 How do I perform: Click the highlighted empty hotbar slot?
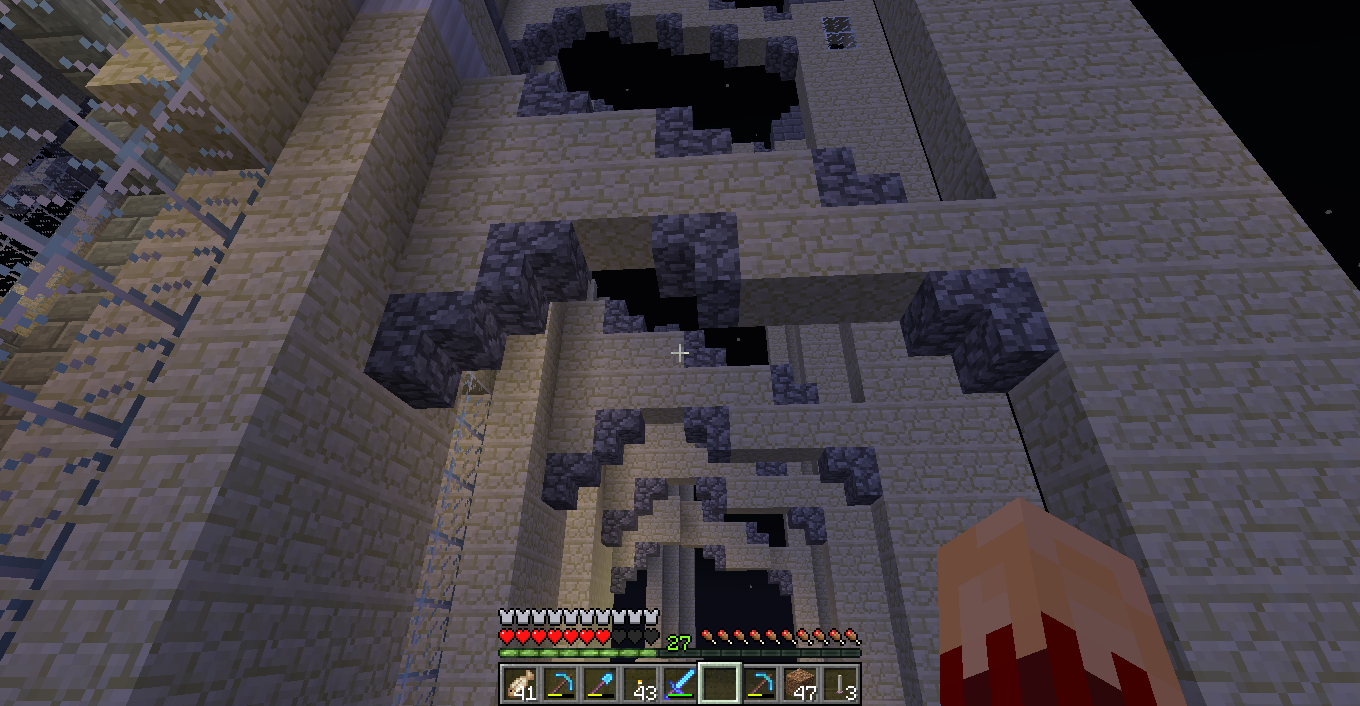point(720,684)
